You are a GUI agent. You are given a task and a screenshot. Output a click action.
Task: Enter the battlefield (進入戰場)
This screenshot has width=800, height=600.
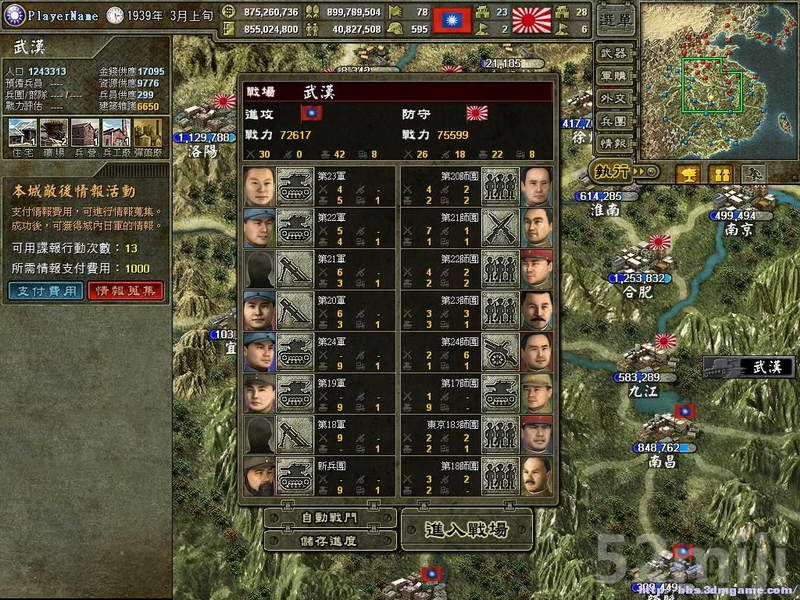click(x=465, y=528)
